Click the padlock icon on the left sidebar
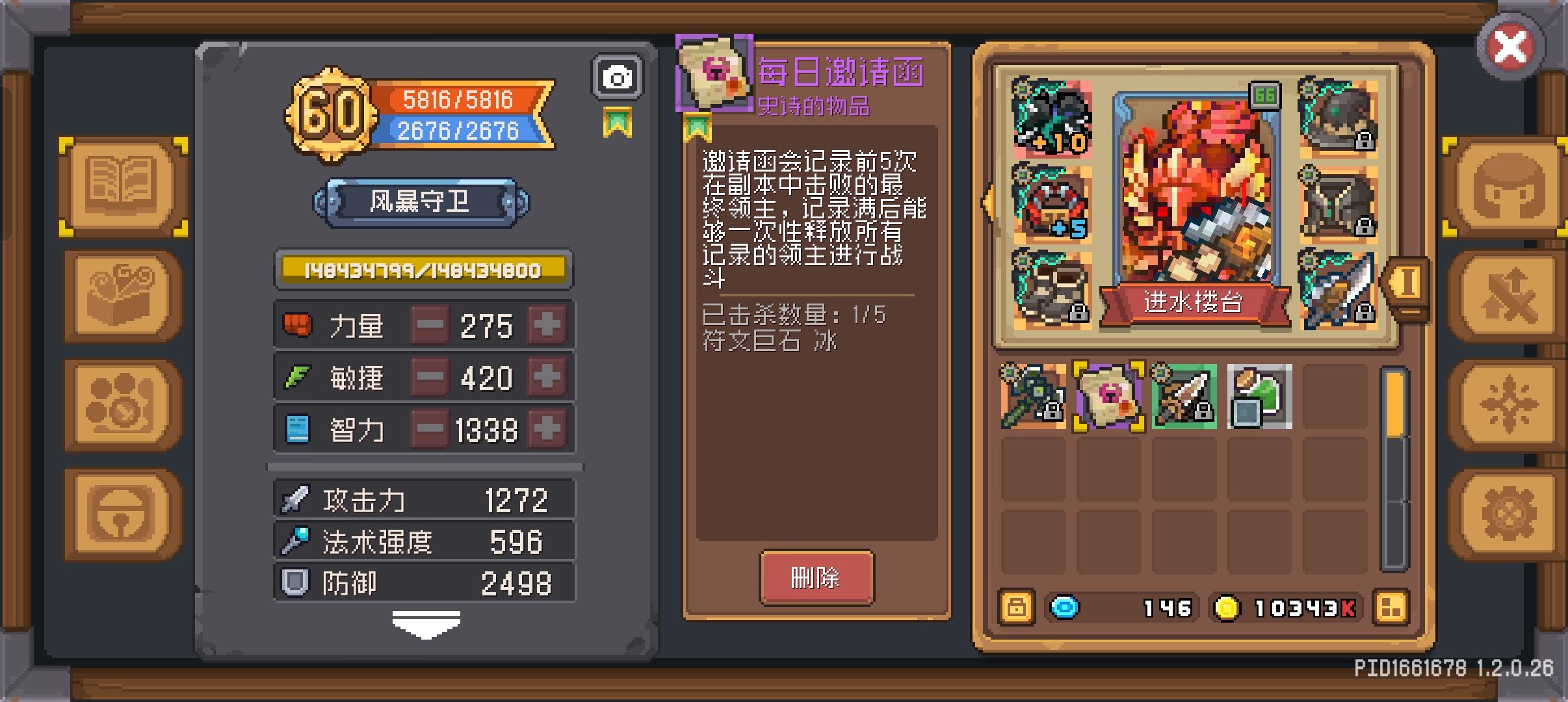Image resolution: width=1568 pixels, height=702 pixels. point(120,513)
